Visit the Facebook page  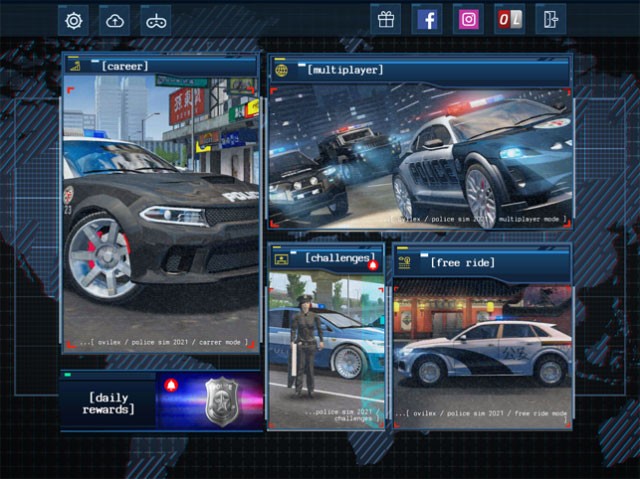[x=427, y=20]
